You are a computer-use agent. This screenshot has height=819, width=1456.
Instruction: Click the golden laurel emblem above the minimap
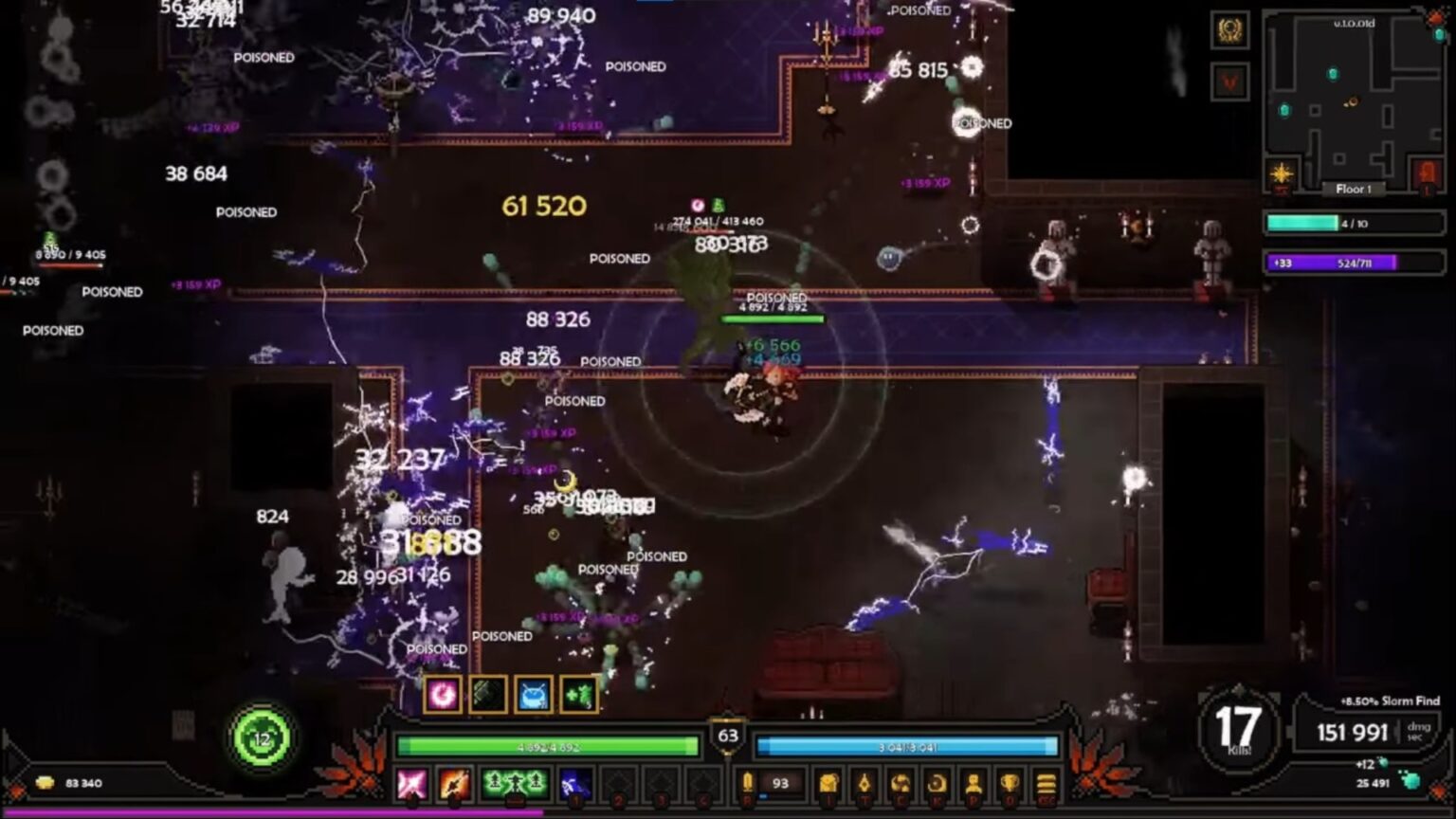[1230, 31]
